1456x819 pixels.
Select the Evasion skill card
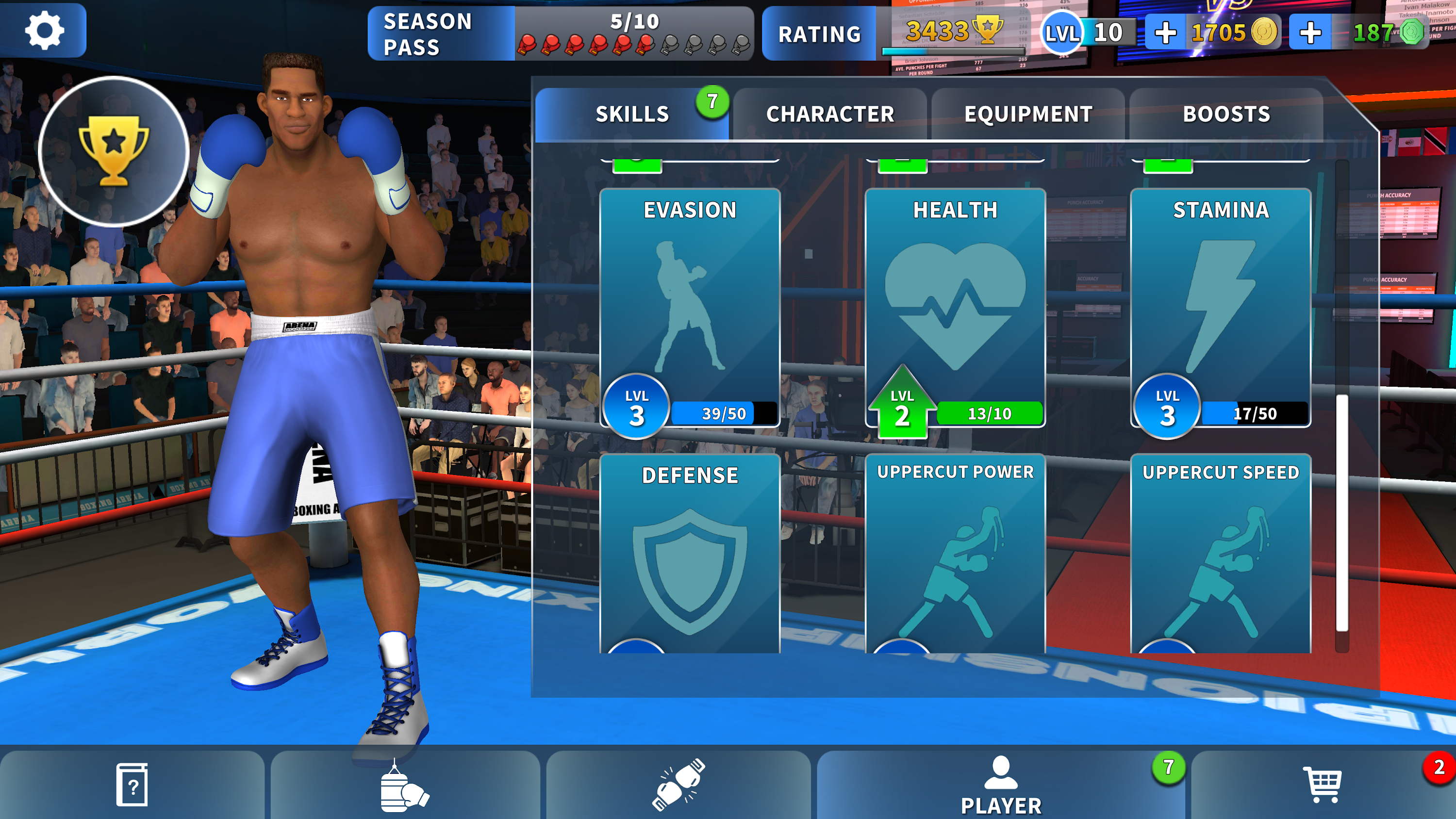[690, 305]
